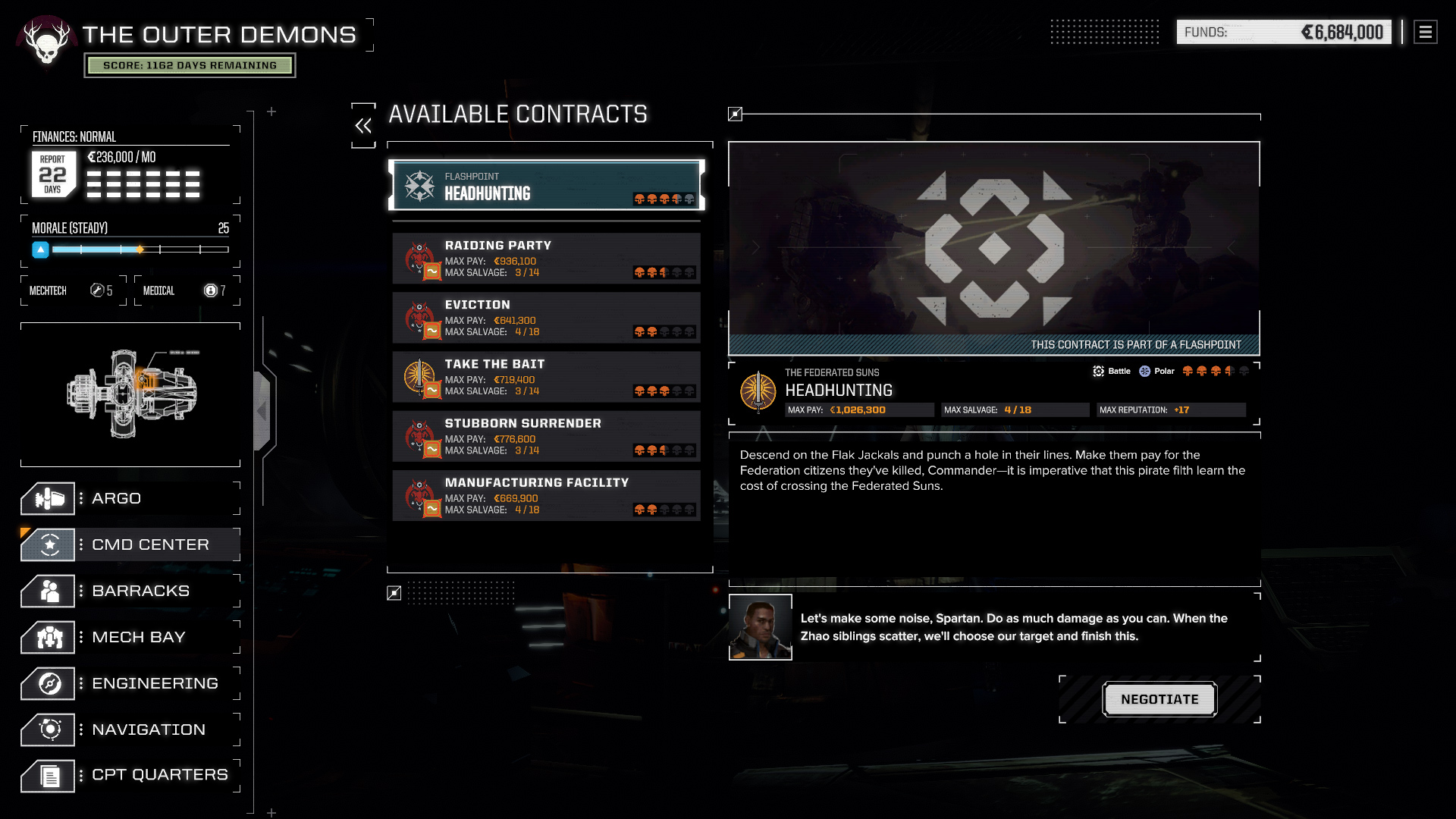The image size is (1456, 819).
Task: Open the Stubborn Surrender contract
Action: point(546,436)
